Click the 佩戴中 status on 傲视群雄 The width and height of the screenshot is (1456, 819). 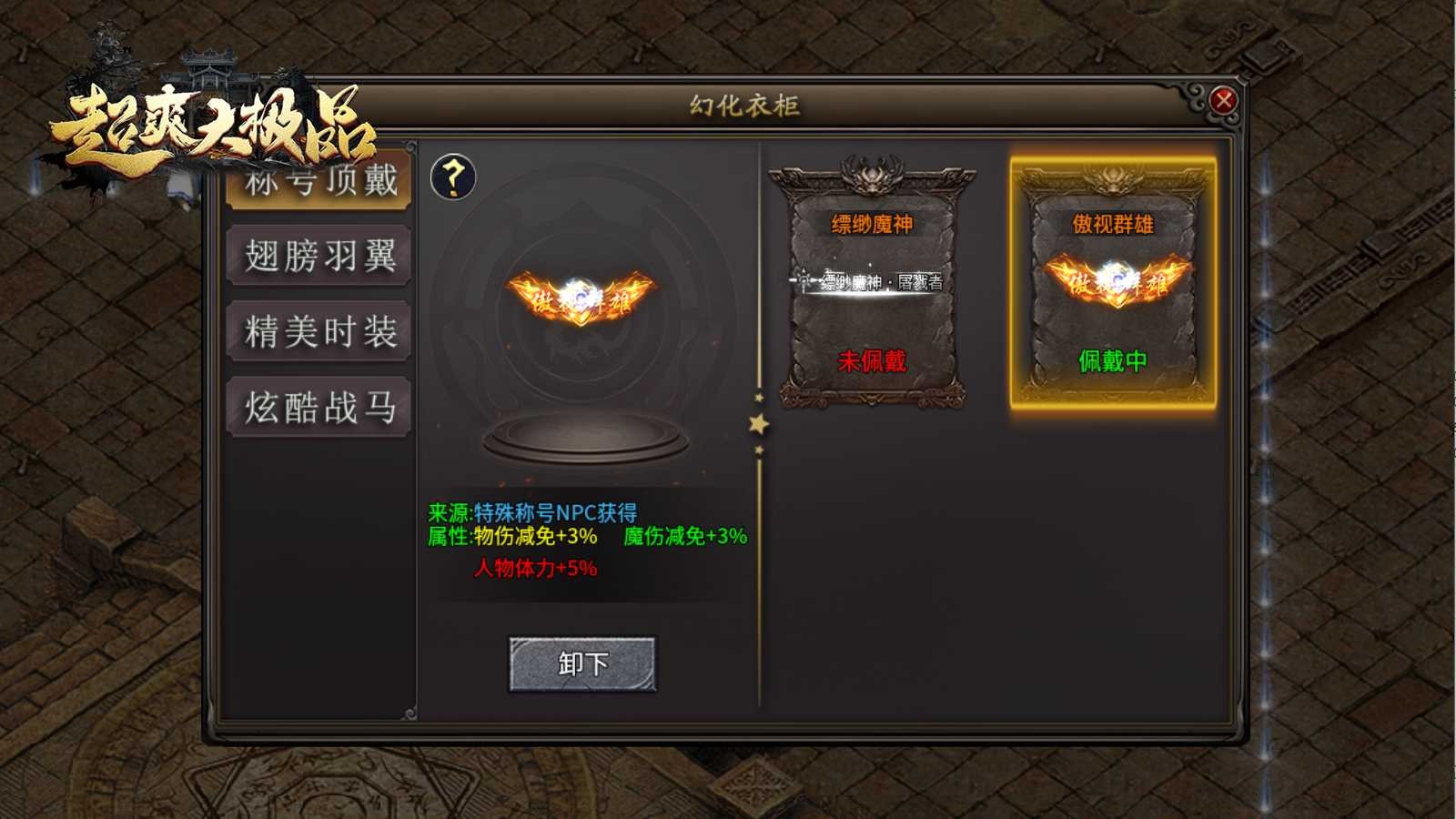1112,360
